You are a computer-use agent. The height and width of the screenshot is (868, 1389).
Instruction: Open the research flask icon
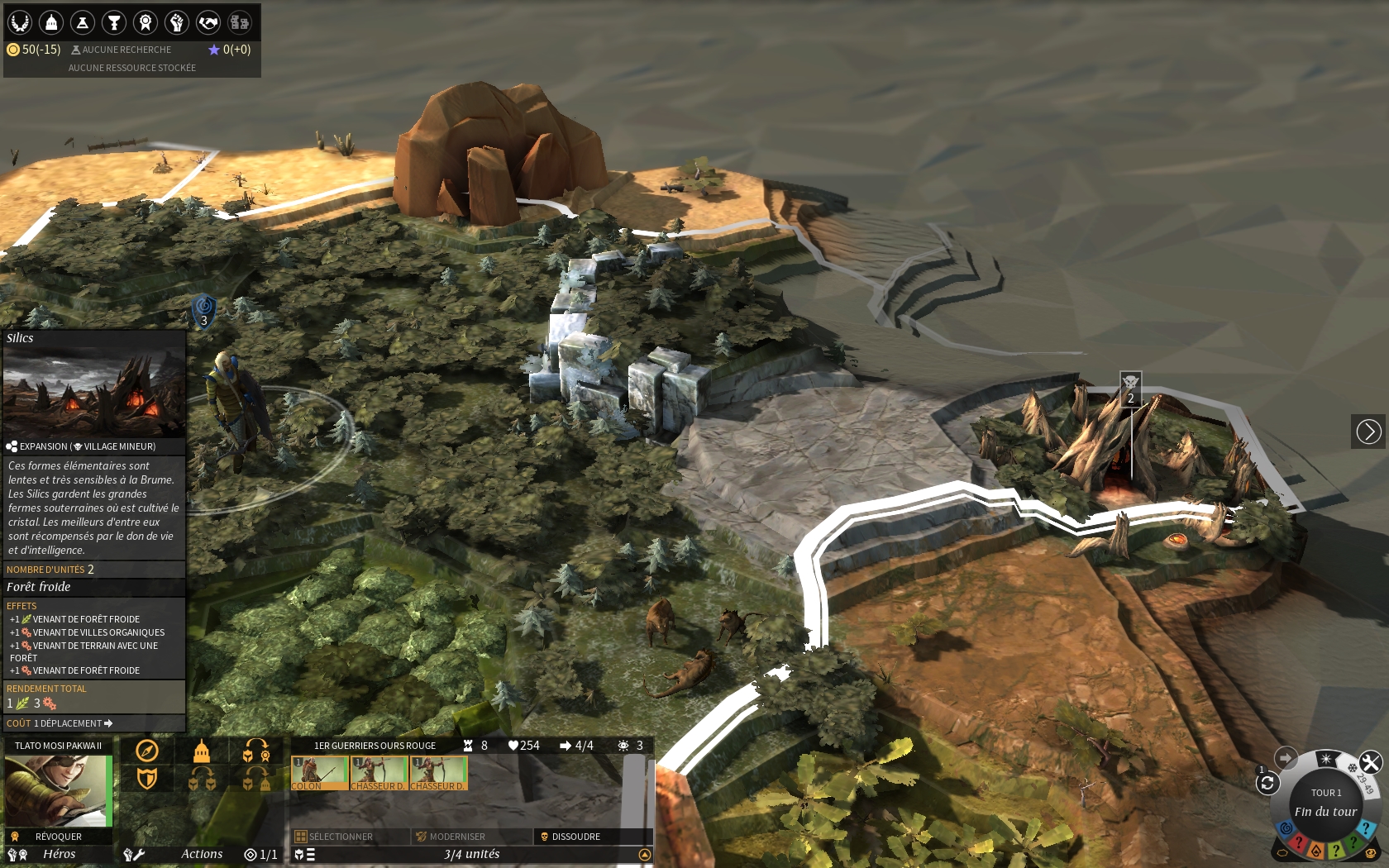[83, 22]
